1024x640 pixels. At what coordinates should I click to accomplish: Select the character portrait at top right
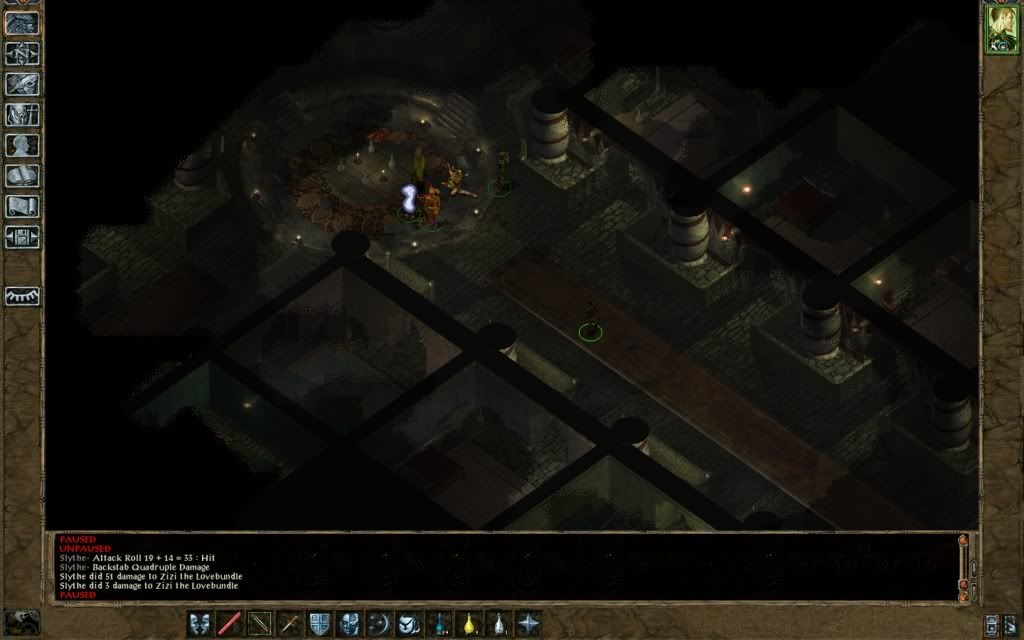point(1000,29)
